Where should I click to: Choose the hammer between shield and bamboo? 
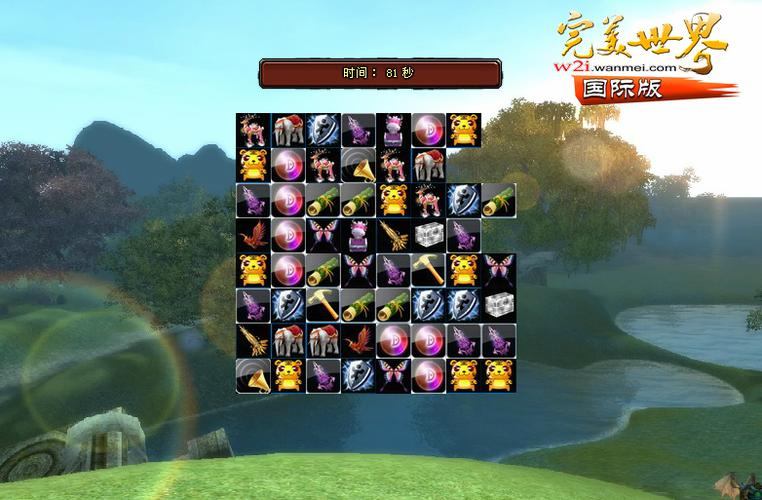pos(323,305)
